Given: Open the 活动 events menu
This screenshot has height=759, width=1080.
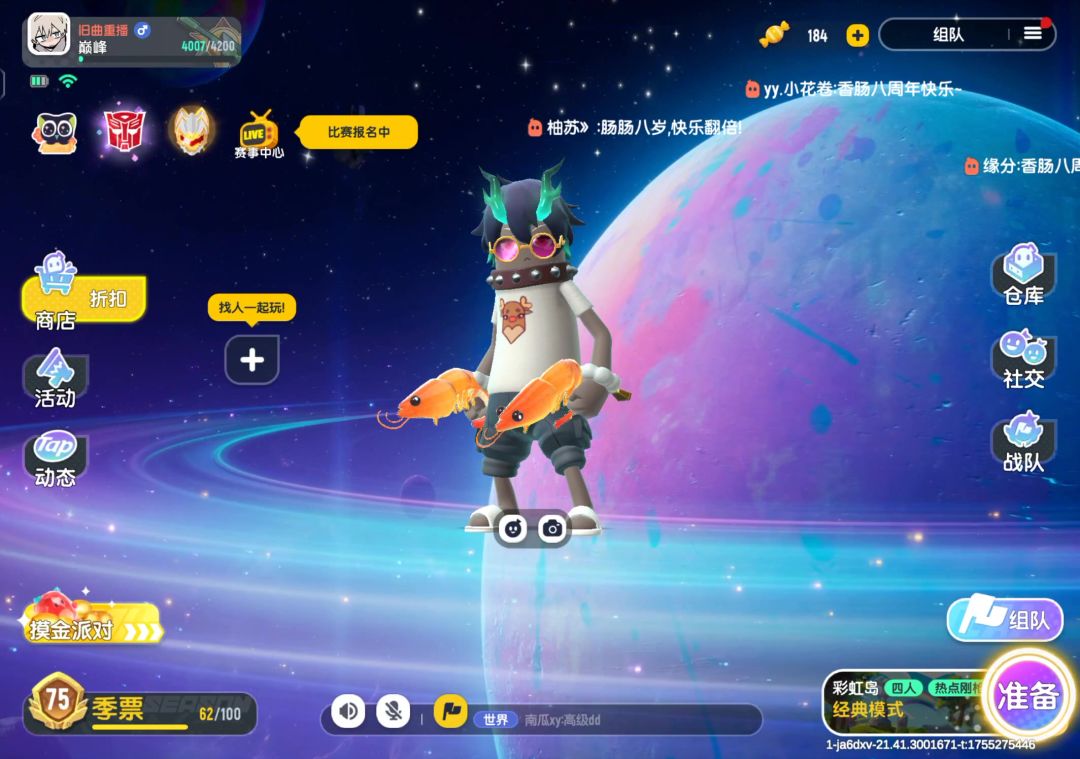Looking at the screenshot, I should (x=55, y=379).
